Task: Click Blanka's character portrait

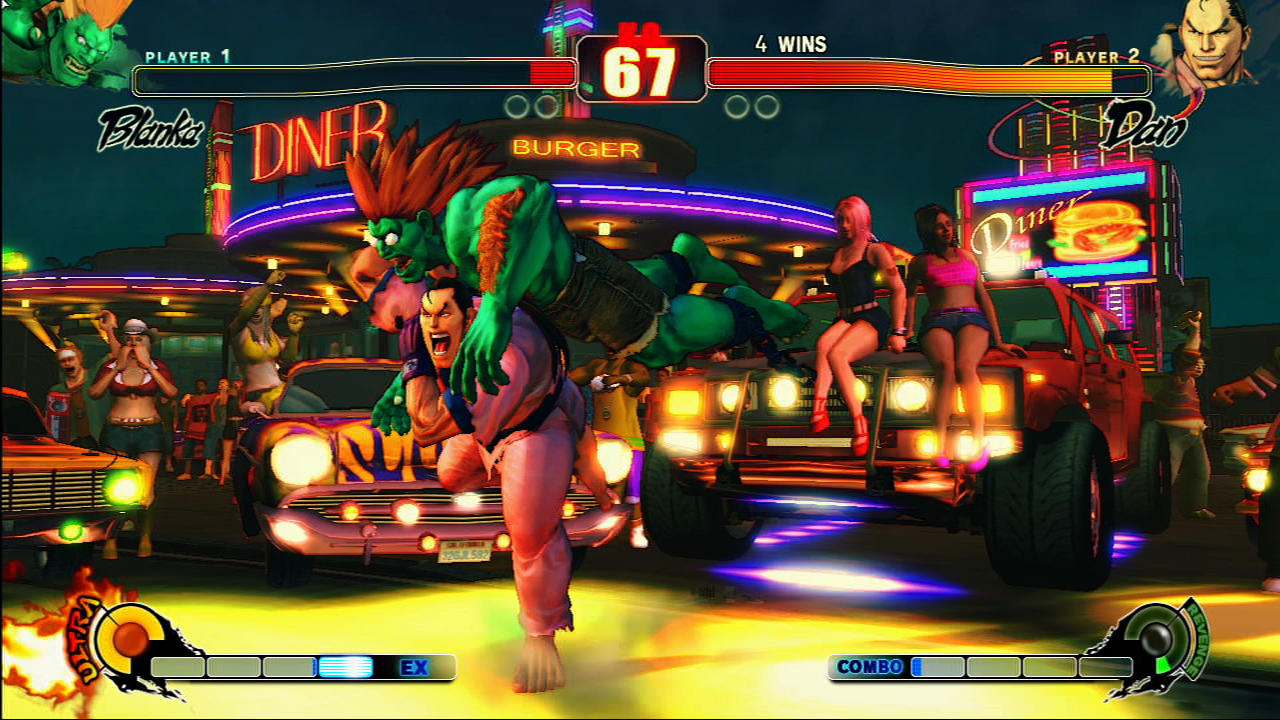Action: tap(62, 42)
